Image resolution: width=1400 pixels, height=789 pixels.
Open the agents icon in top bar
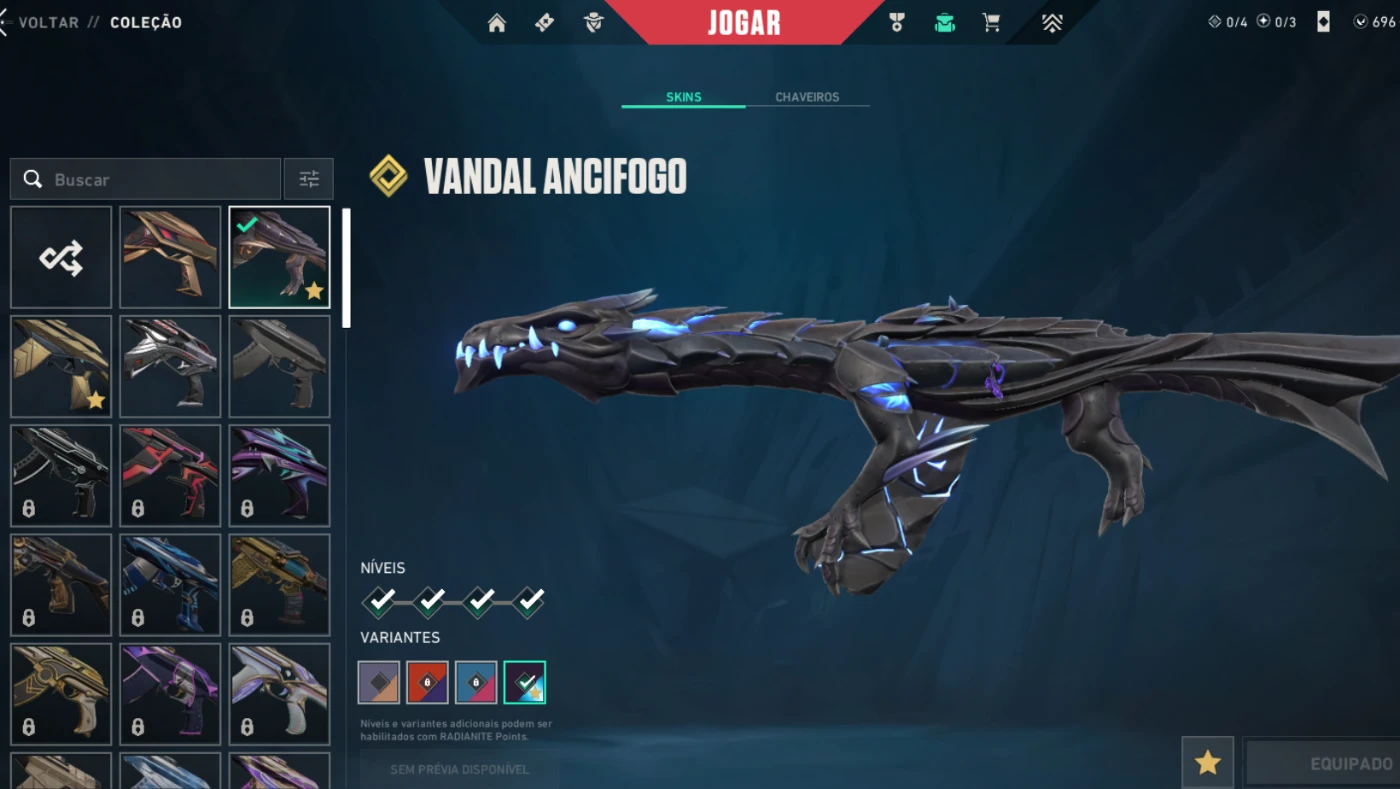click(594, 23)
